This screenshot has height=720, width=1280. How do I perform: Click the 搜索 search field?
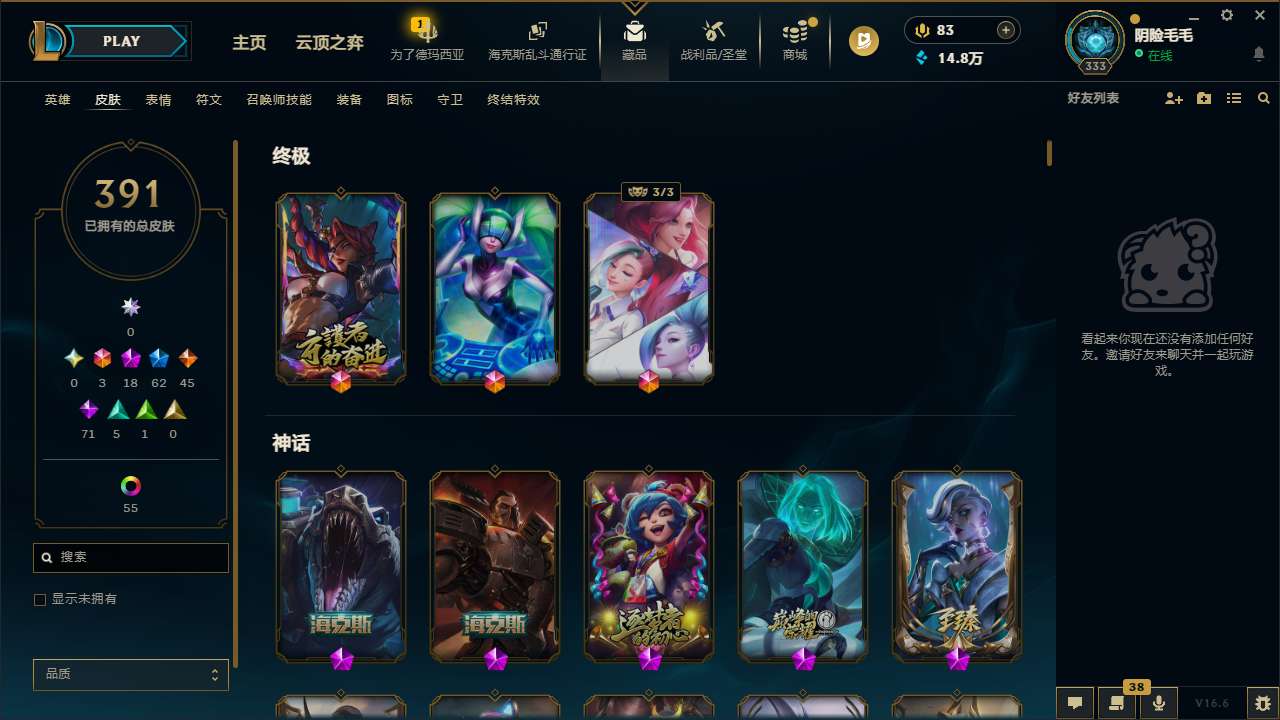(130, 557)
